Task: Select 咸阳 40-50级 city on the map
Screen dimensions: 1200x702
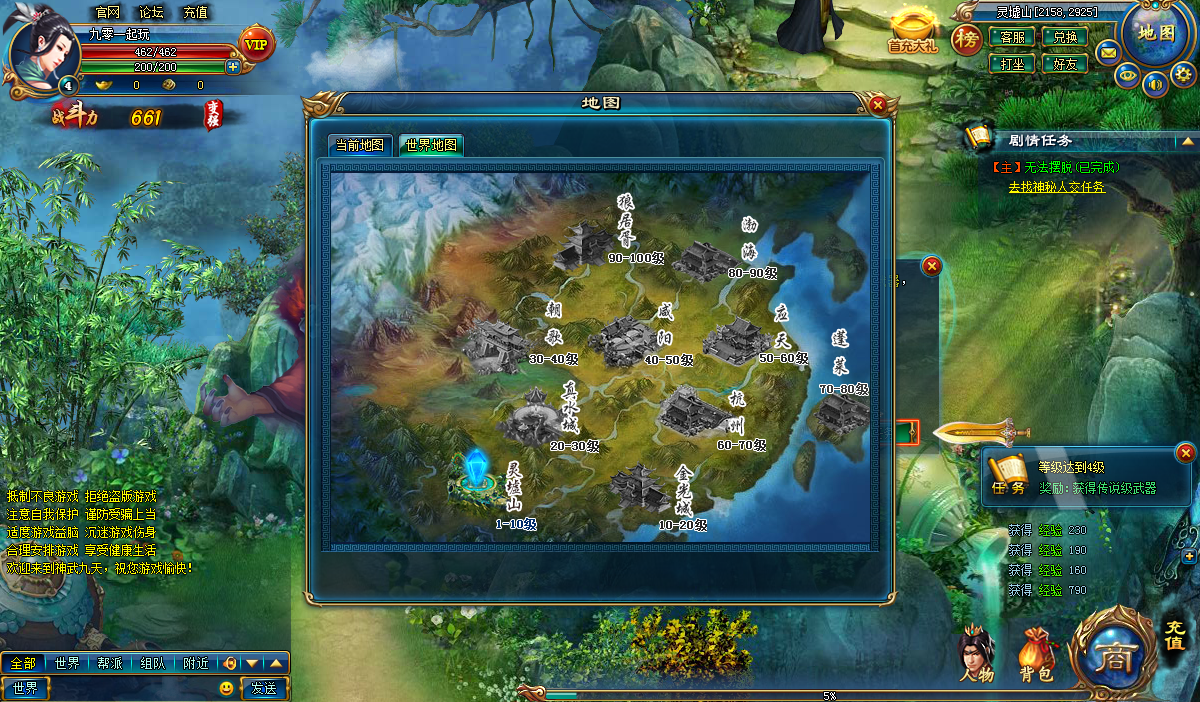Action: 625,341
